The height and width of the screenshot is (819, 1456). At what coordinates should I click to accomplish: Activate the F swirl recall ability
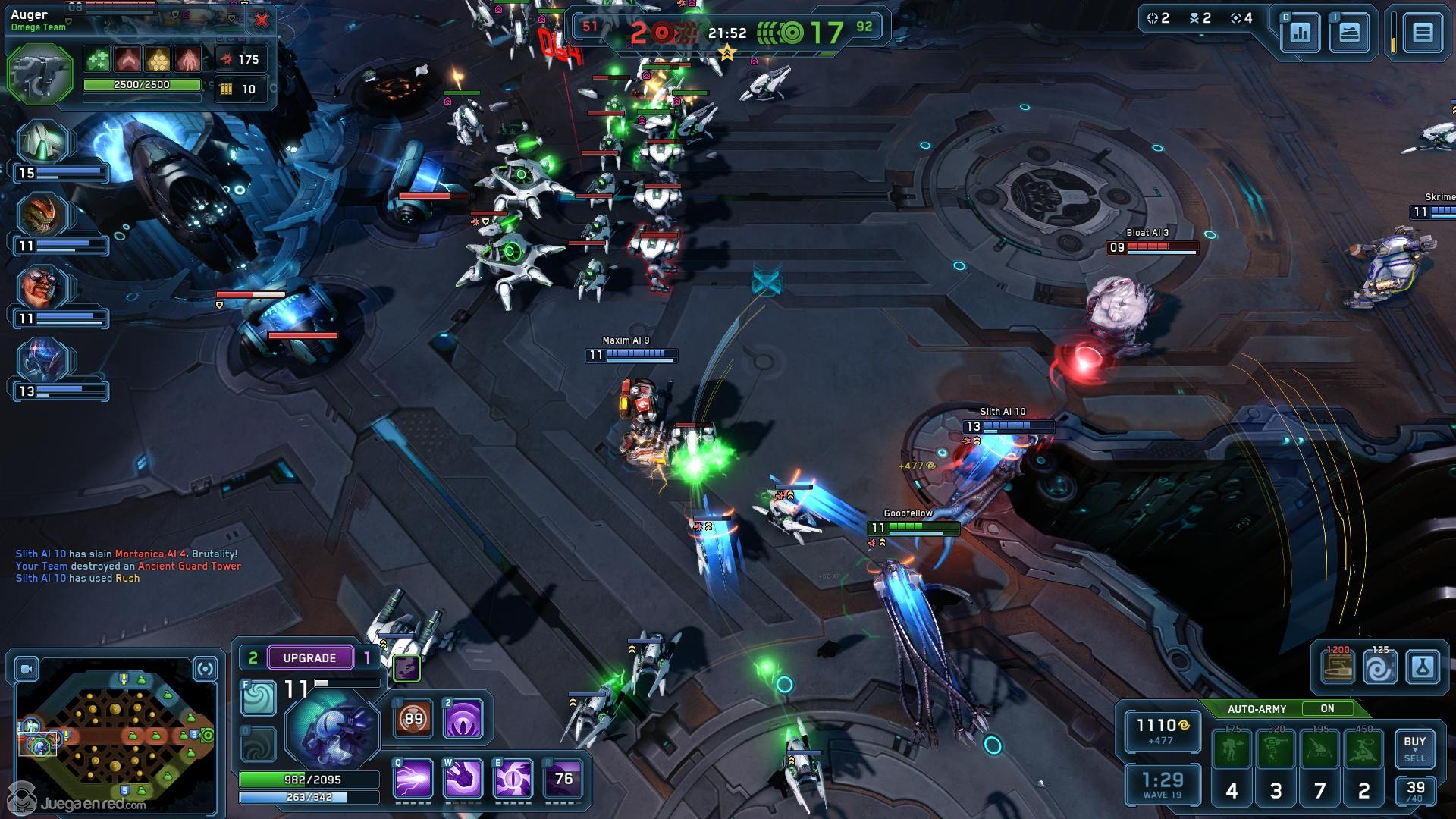pos(258,698)
